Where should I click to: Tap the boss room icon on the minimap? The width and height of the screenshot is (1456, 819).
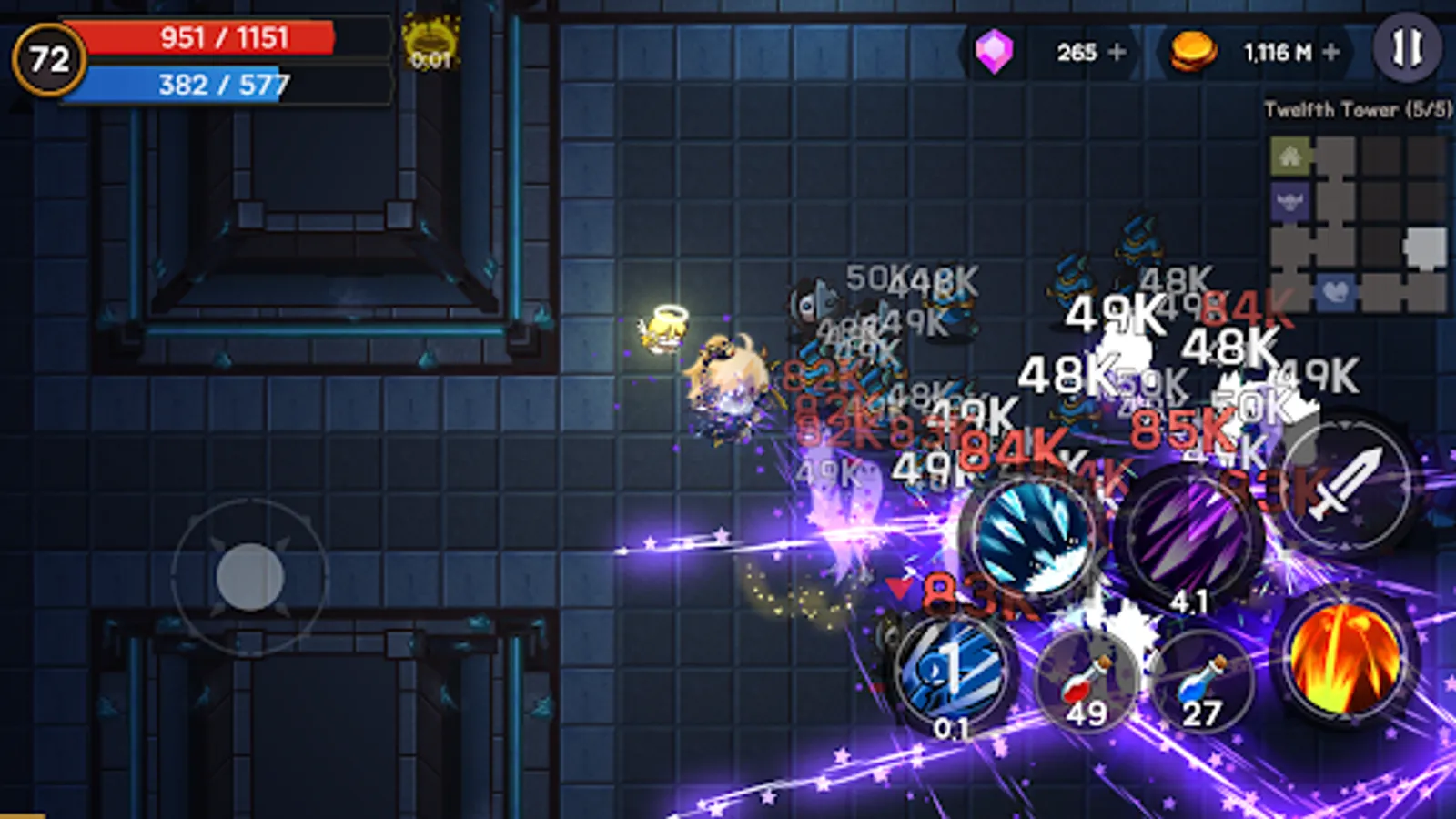click(1290, 202)
